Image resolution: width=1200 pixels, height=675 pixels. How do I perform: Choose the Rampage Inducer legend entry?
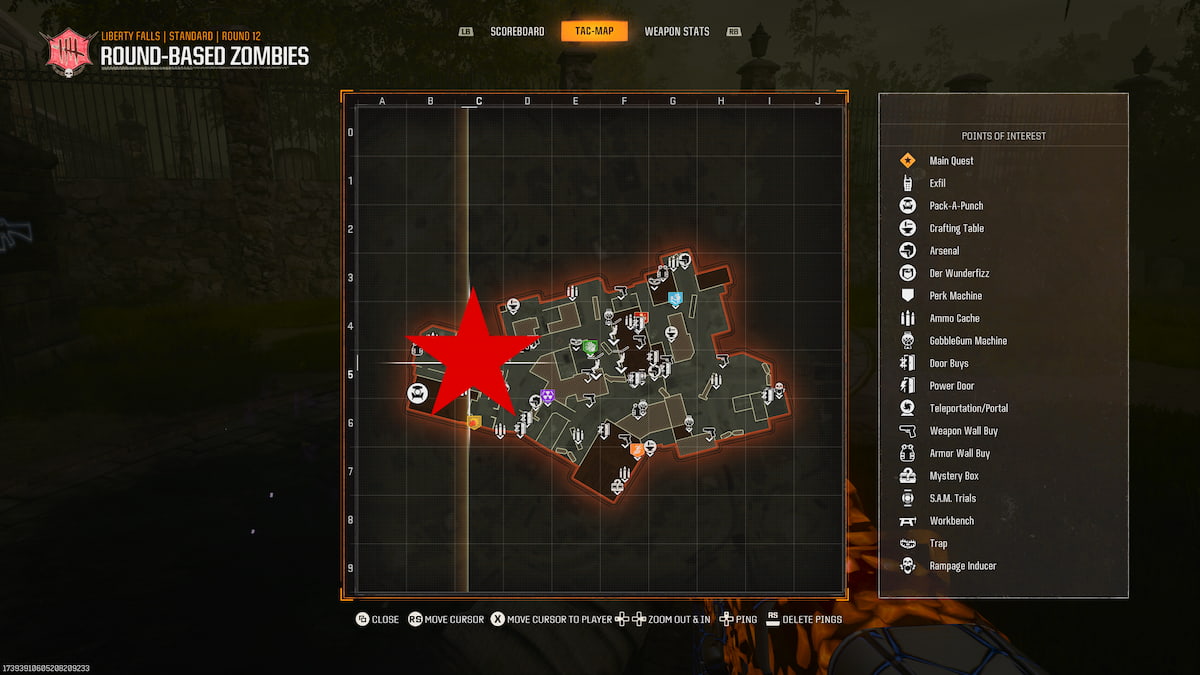[x=962, y=566]
